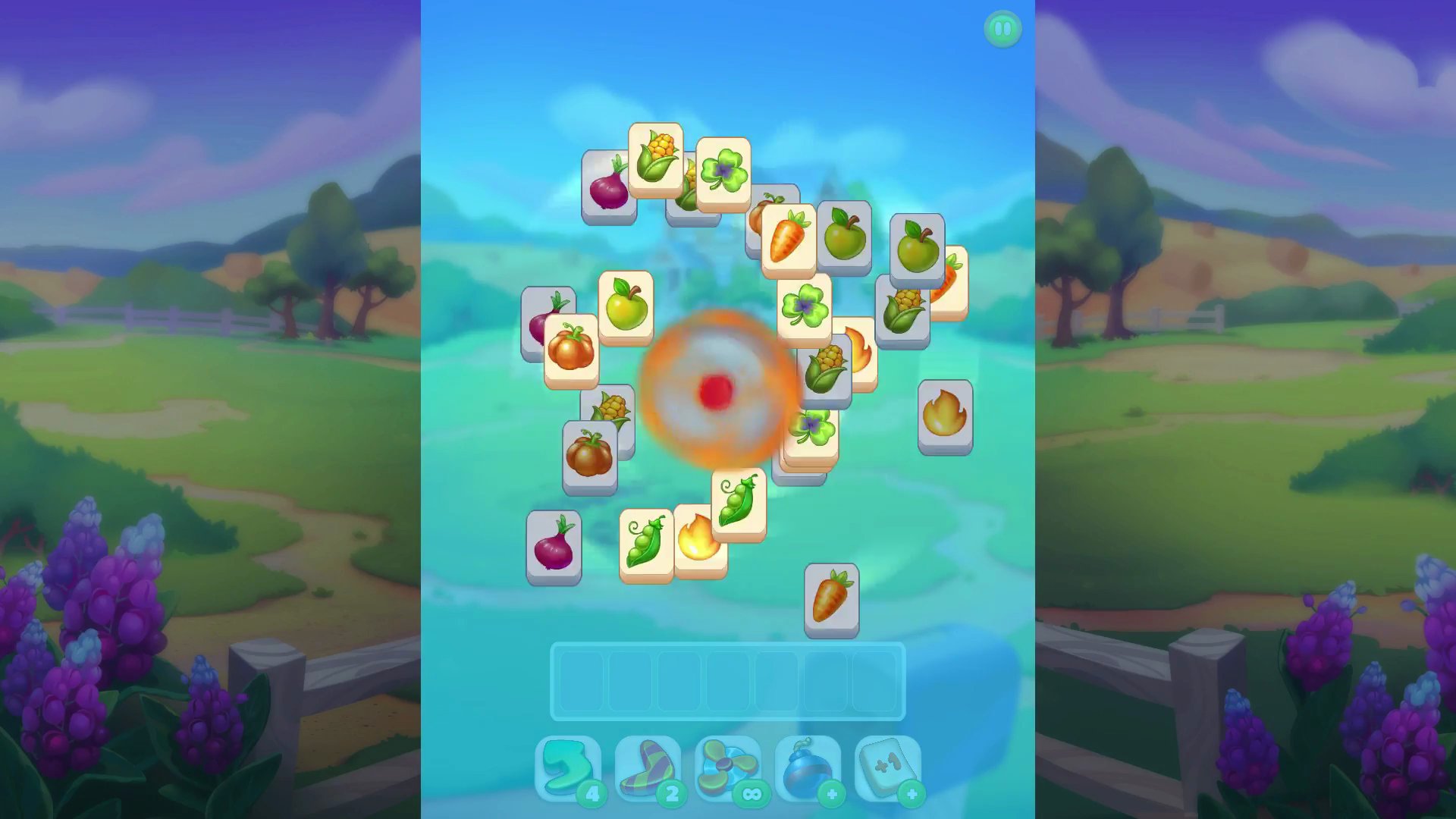
Task: Buy more Bomb boosters via the plus badge
Action: 832,793
